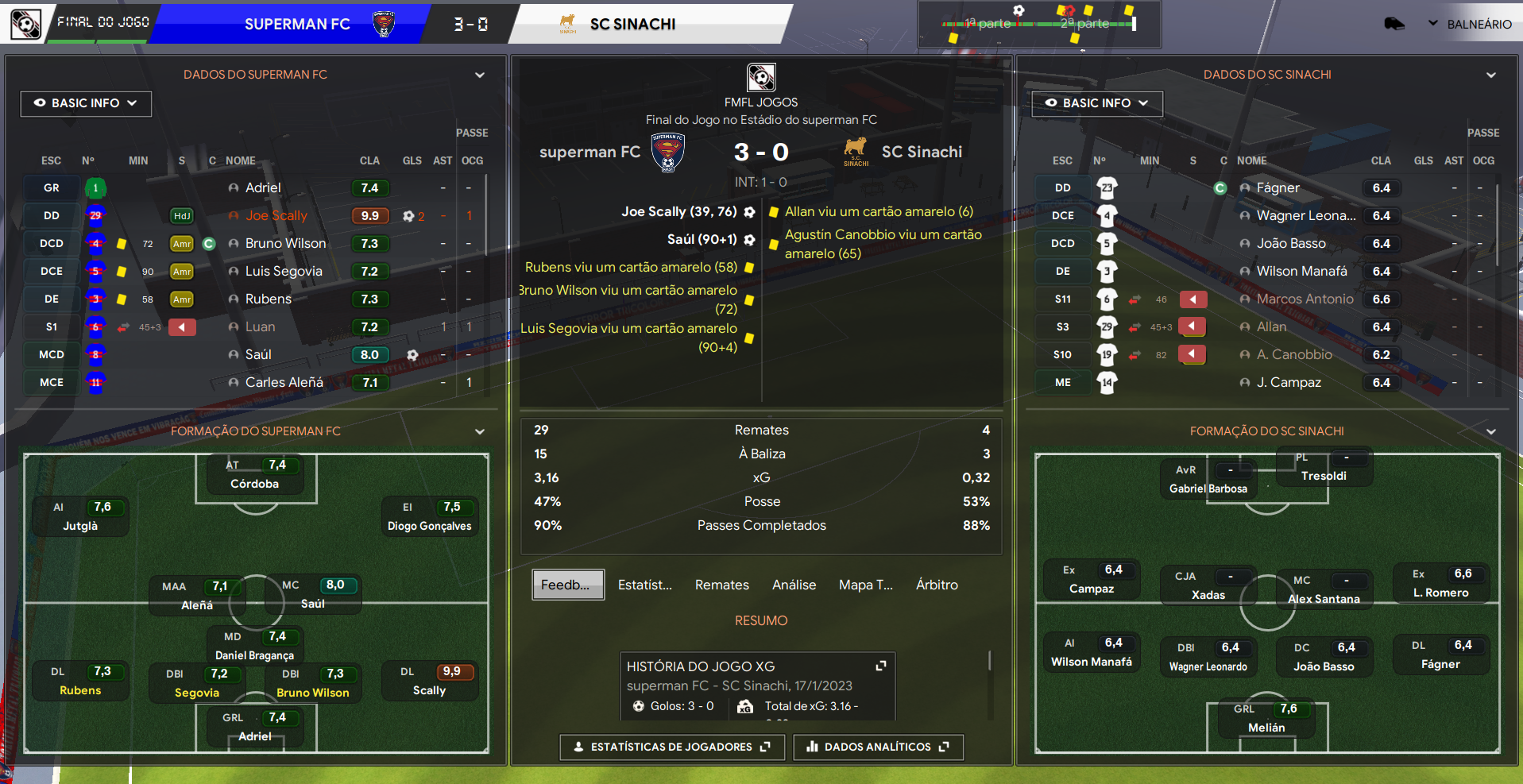The image size is (1523, 784).
Task: Collapse the Dados do SC Sinachi panel
Action: [1491, 75]
